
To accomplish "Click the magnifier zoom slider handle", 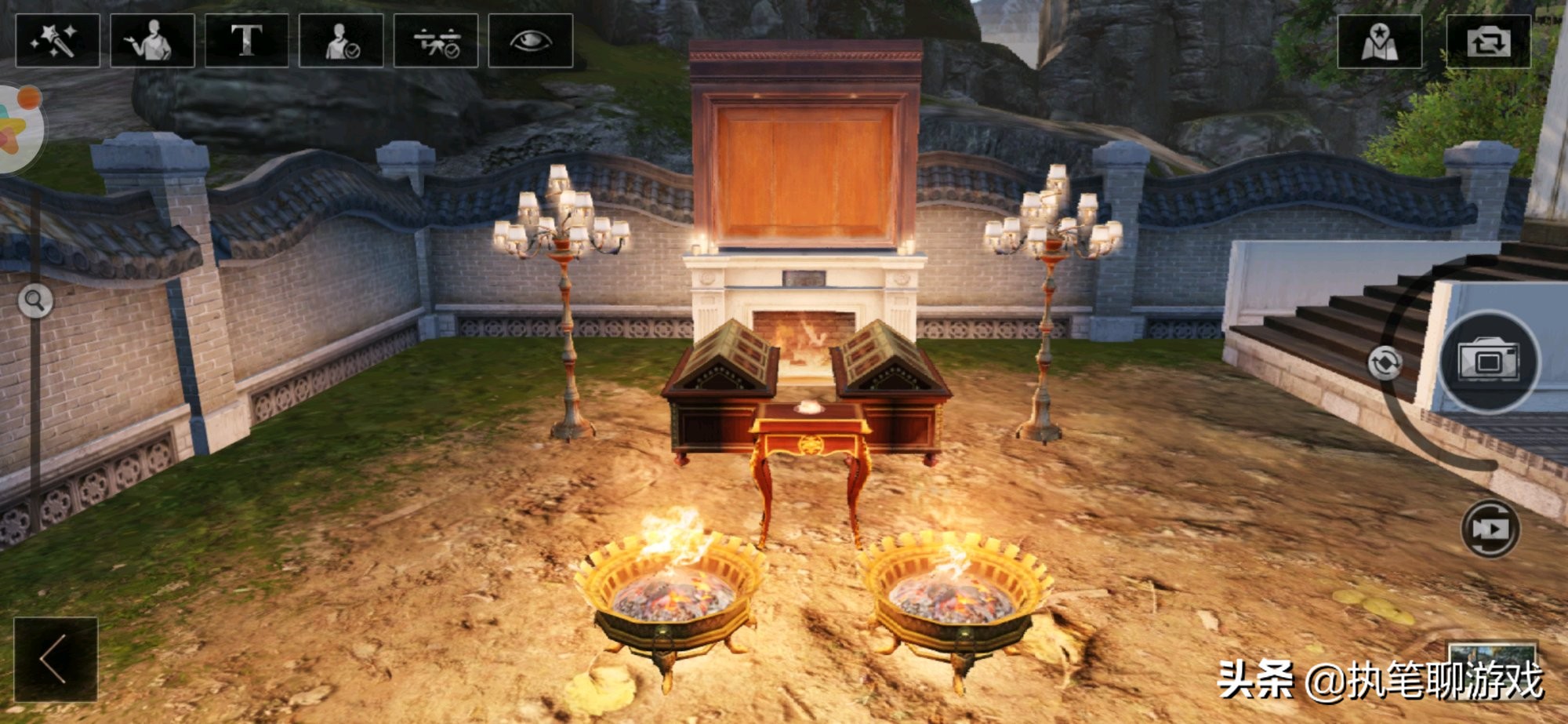I will [34, 300].
